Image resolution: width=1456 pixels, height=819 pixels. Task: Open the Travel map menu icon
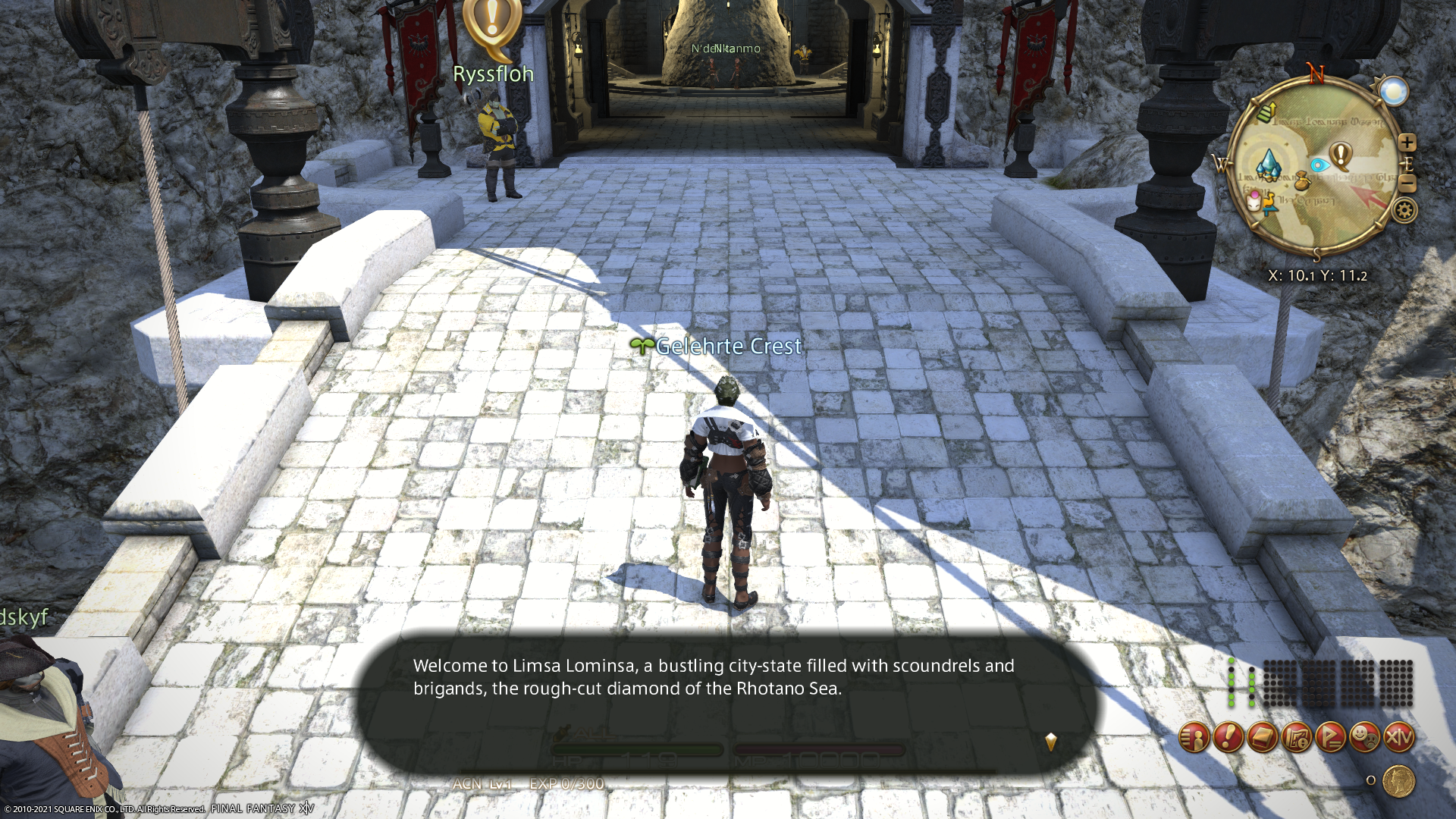click(1297, 737)
